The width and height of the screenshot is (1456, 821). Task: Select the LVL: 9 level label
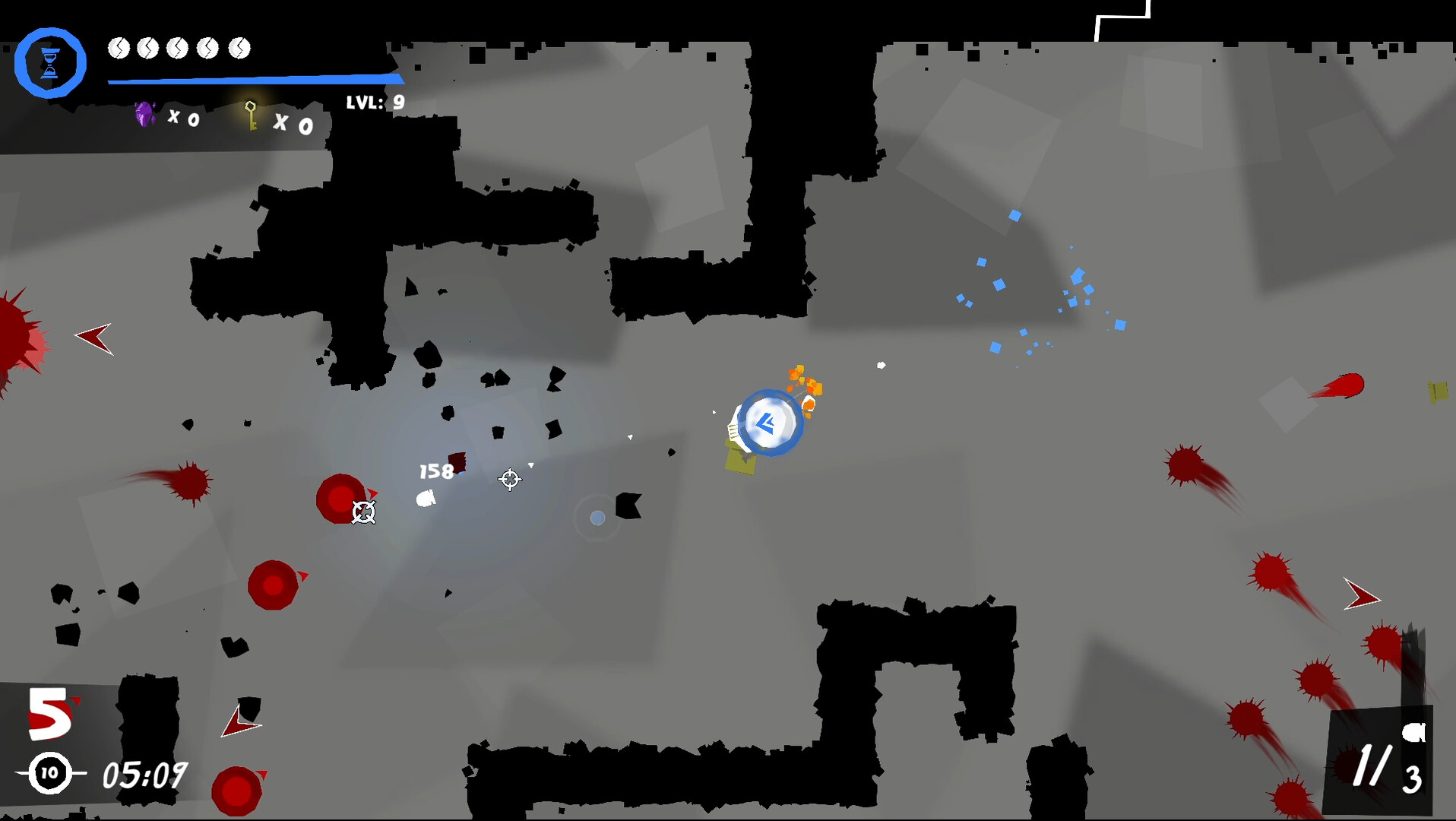[374, 101]
